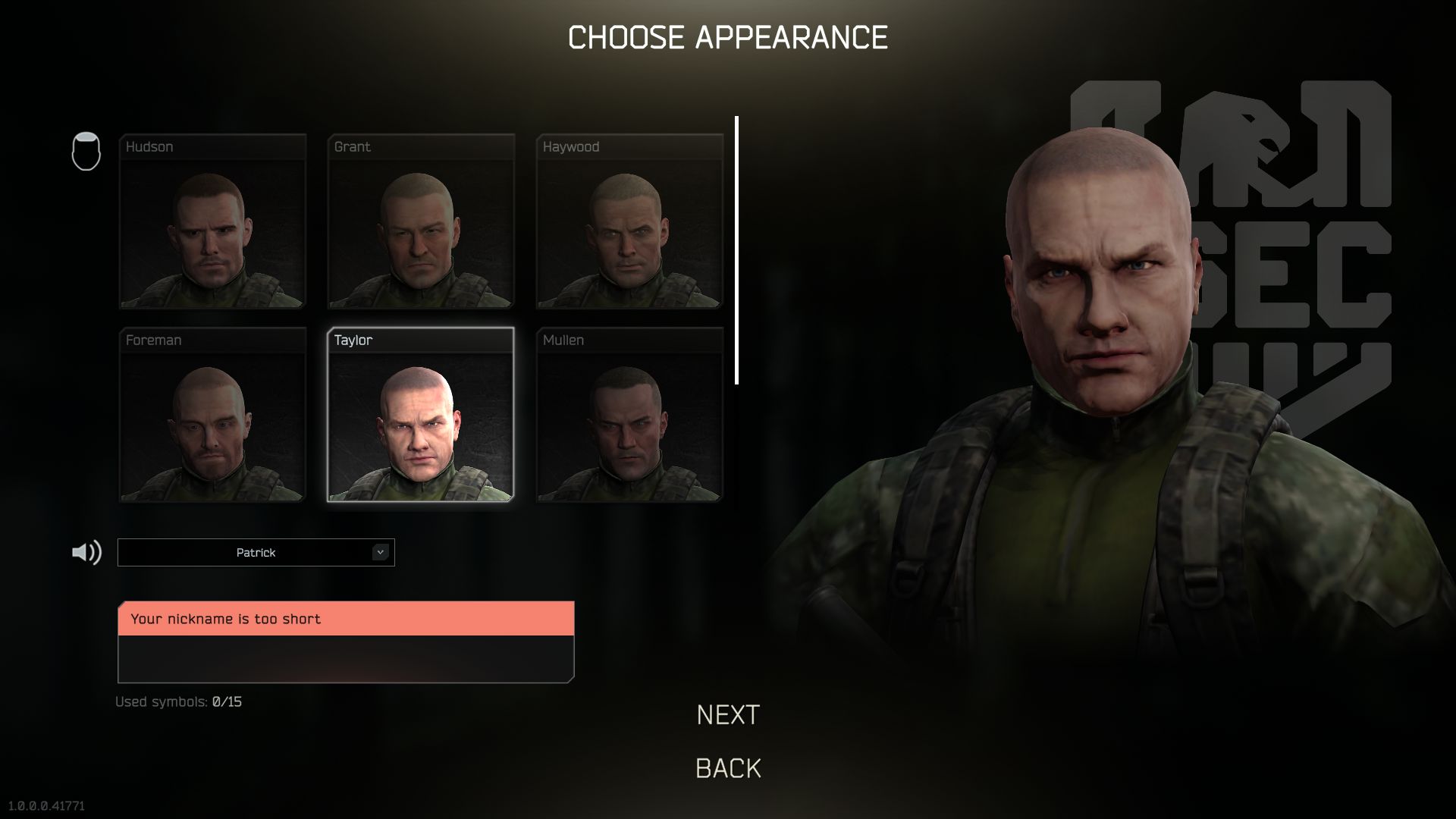Select the Hudson head portrait

click(212, 221)
